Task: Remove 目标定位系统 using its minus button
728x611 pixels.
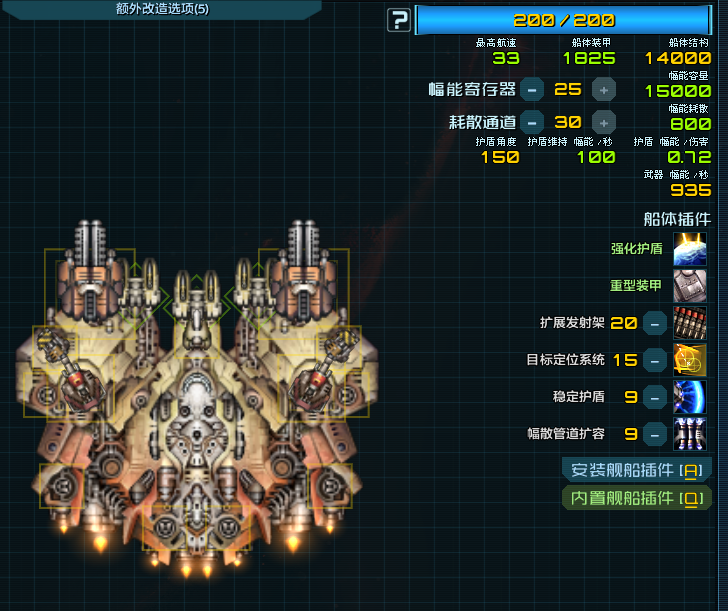Action: tap(654, 360)
